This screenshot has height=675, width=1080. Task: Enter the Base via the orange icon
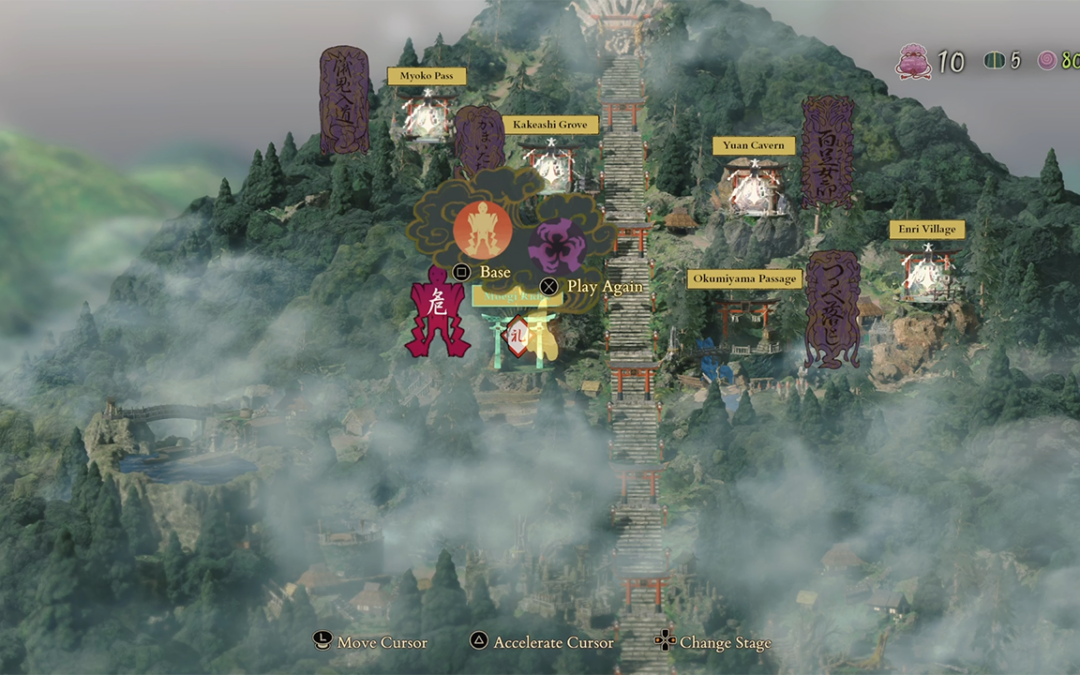tap(483, 230)
